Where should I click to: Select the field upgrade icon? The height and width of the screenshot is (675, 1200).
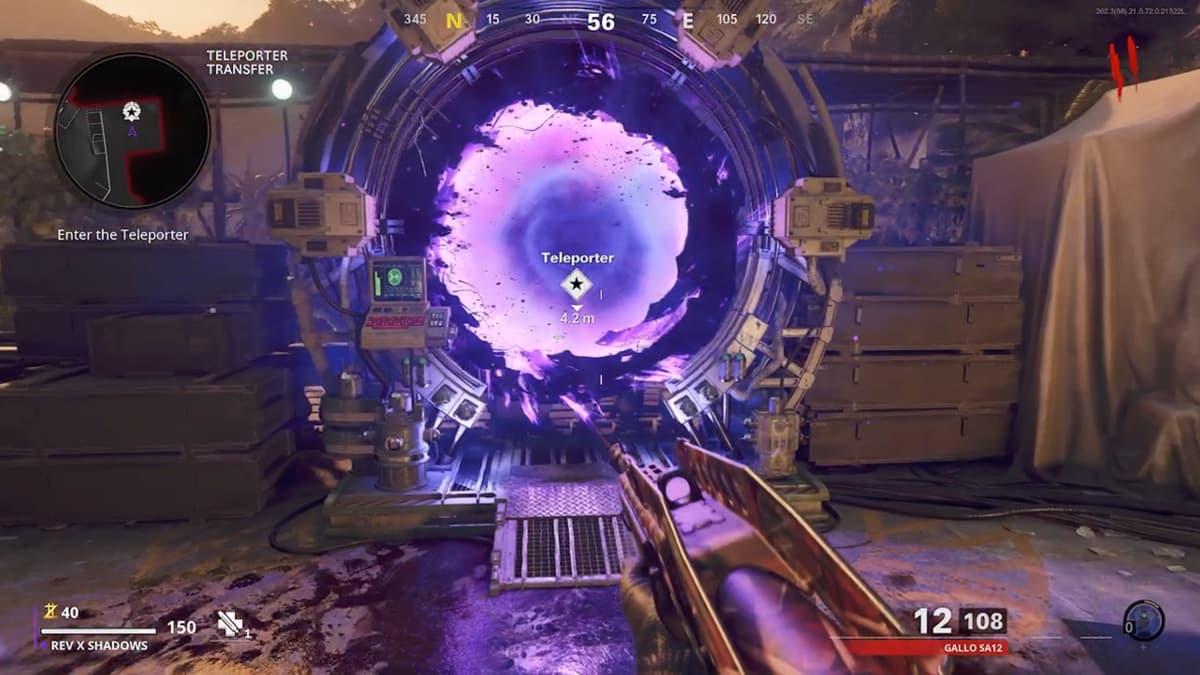pyautogui.click(x=1142, y=621)
